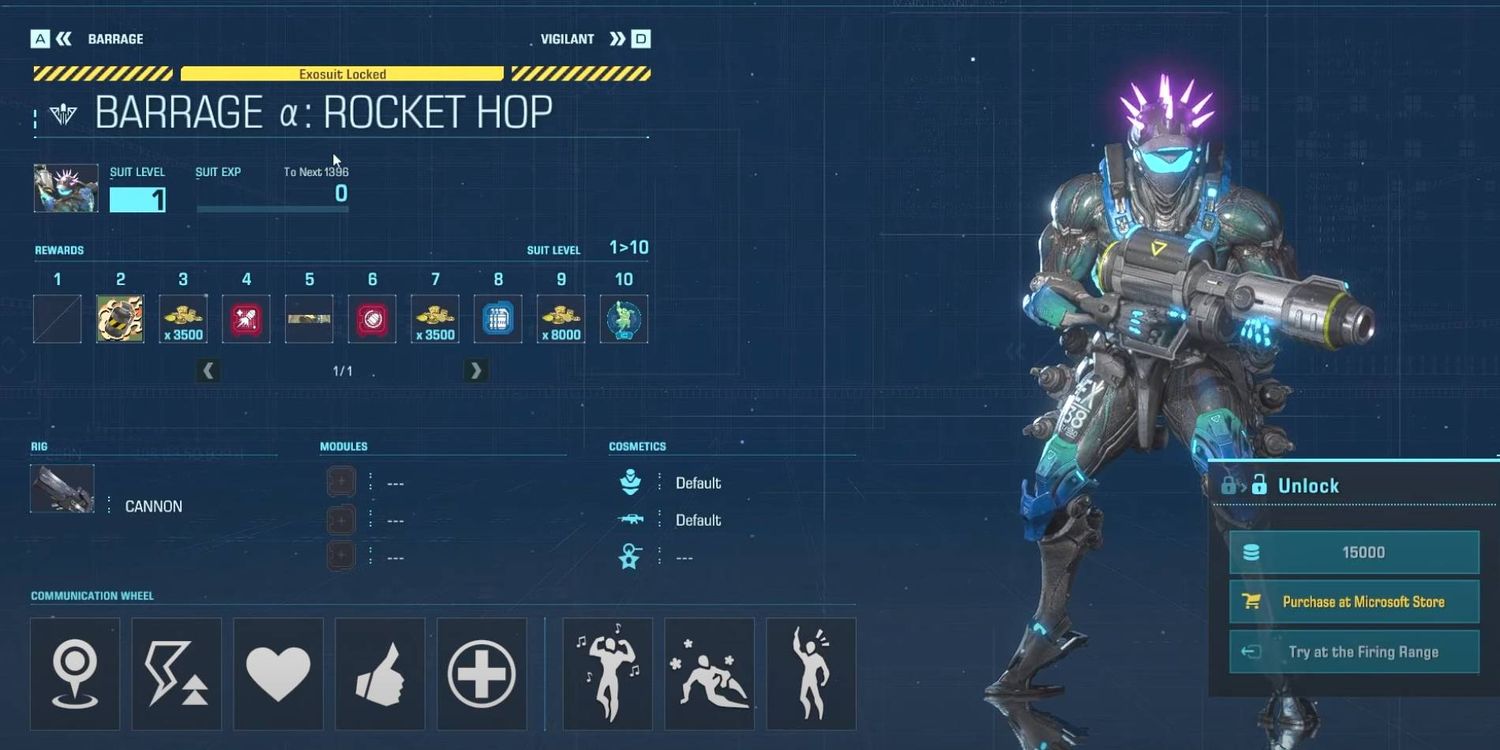Open the map pin communication slot

point(75,673)
